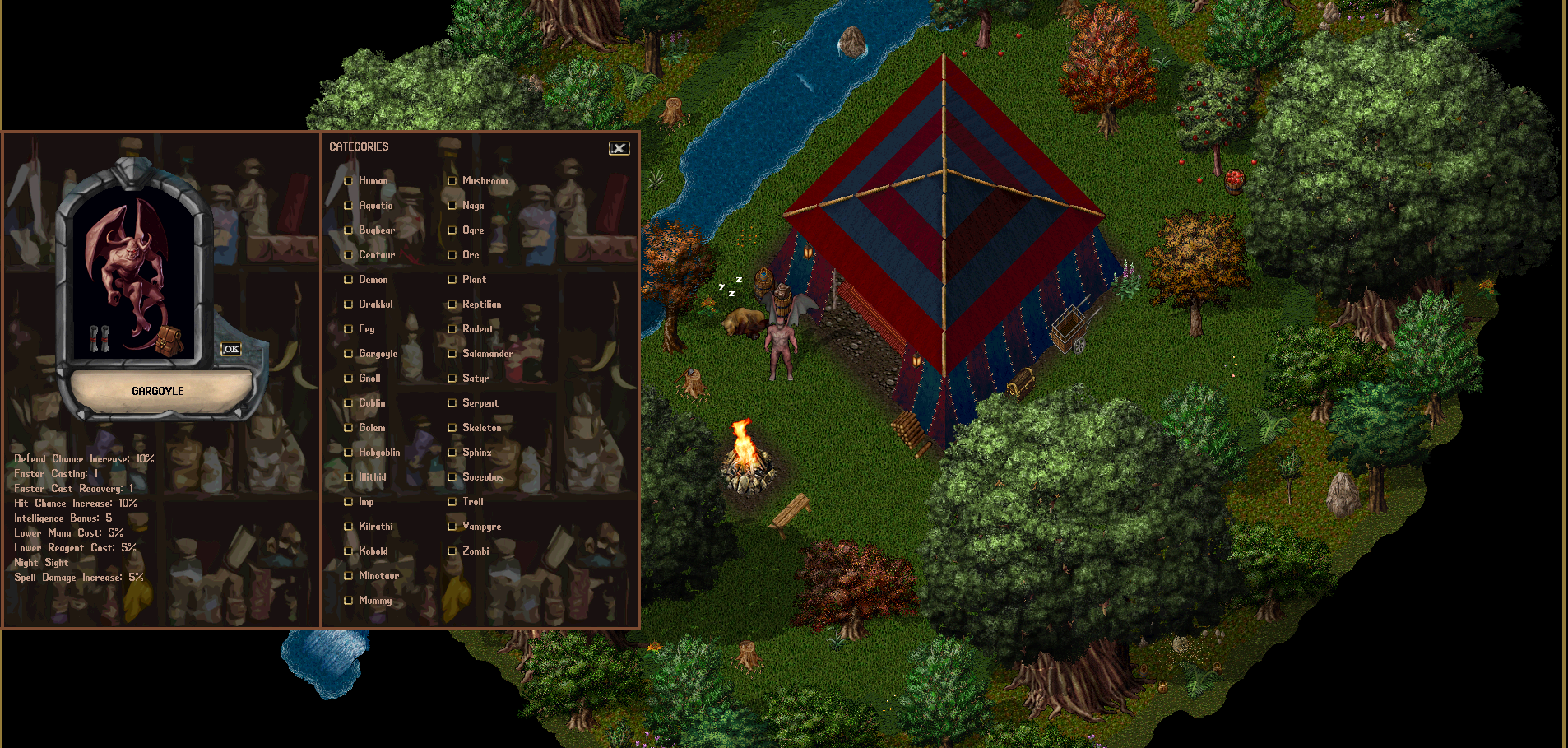
Task: Enable the Demon creature category
Action: [x=349, y=280]
